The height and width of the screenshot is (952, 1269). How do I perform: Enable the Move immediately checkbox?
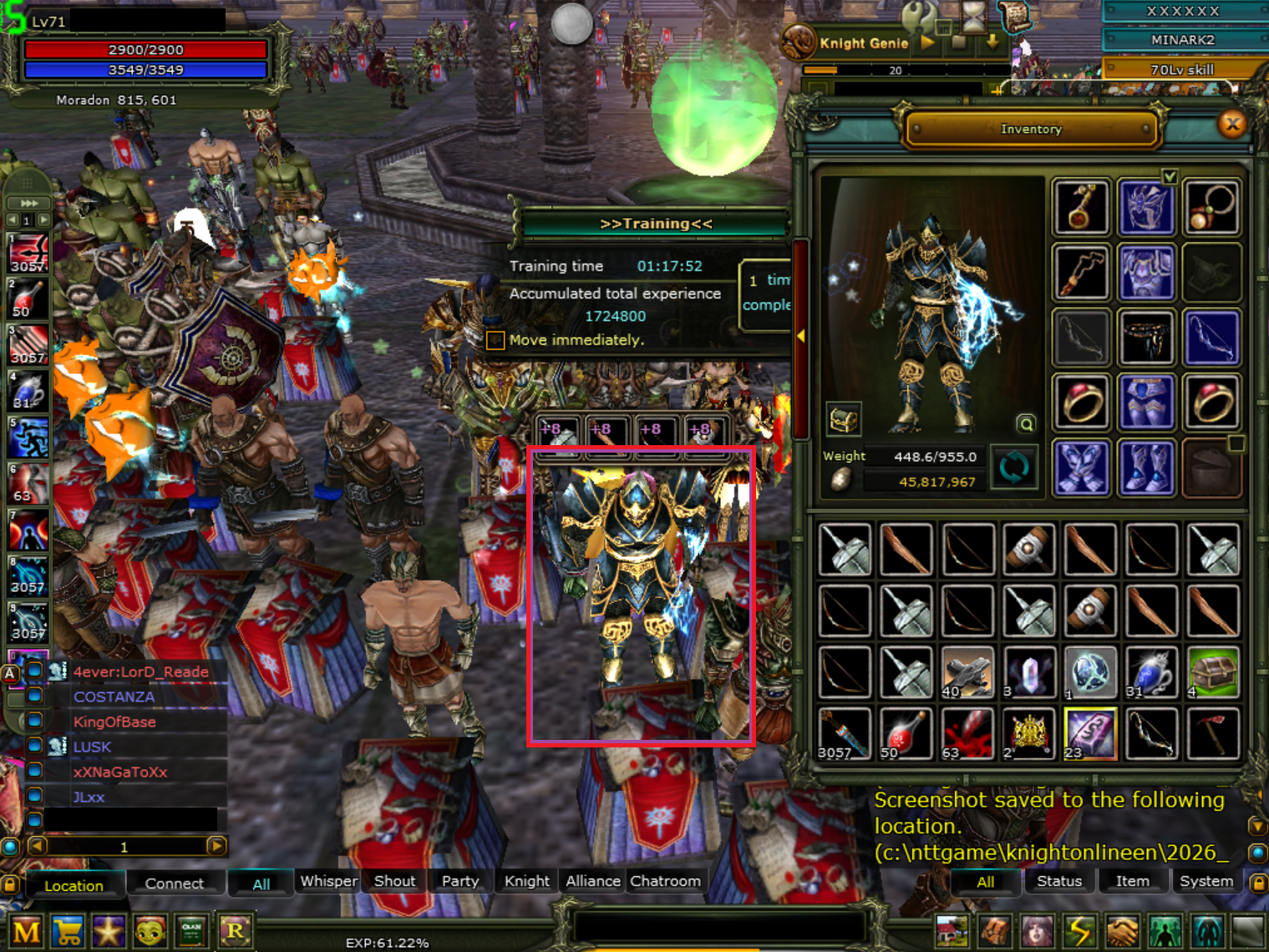[495, 340]
